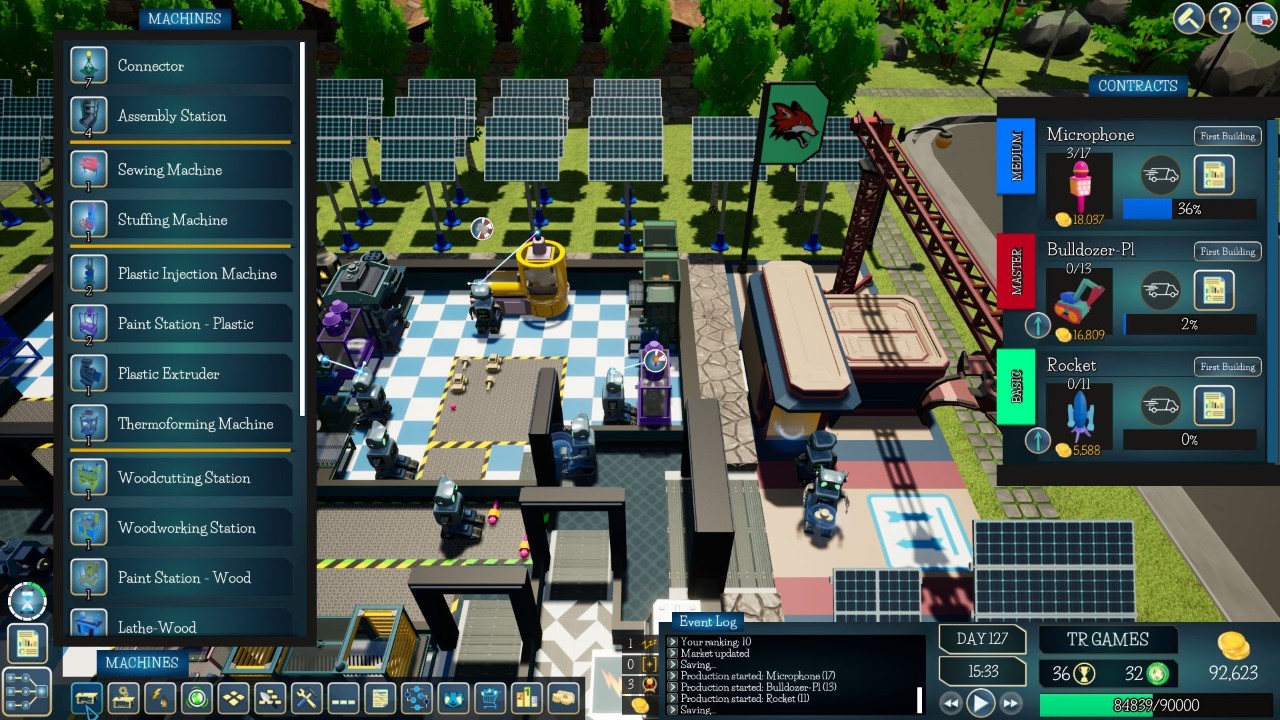Click the hourglass timer icon bottom left
The height and width of the screenshot is (720, 1280).
point(27,600)
